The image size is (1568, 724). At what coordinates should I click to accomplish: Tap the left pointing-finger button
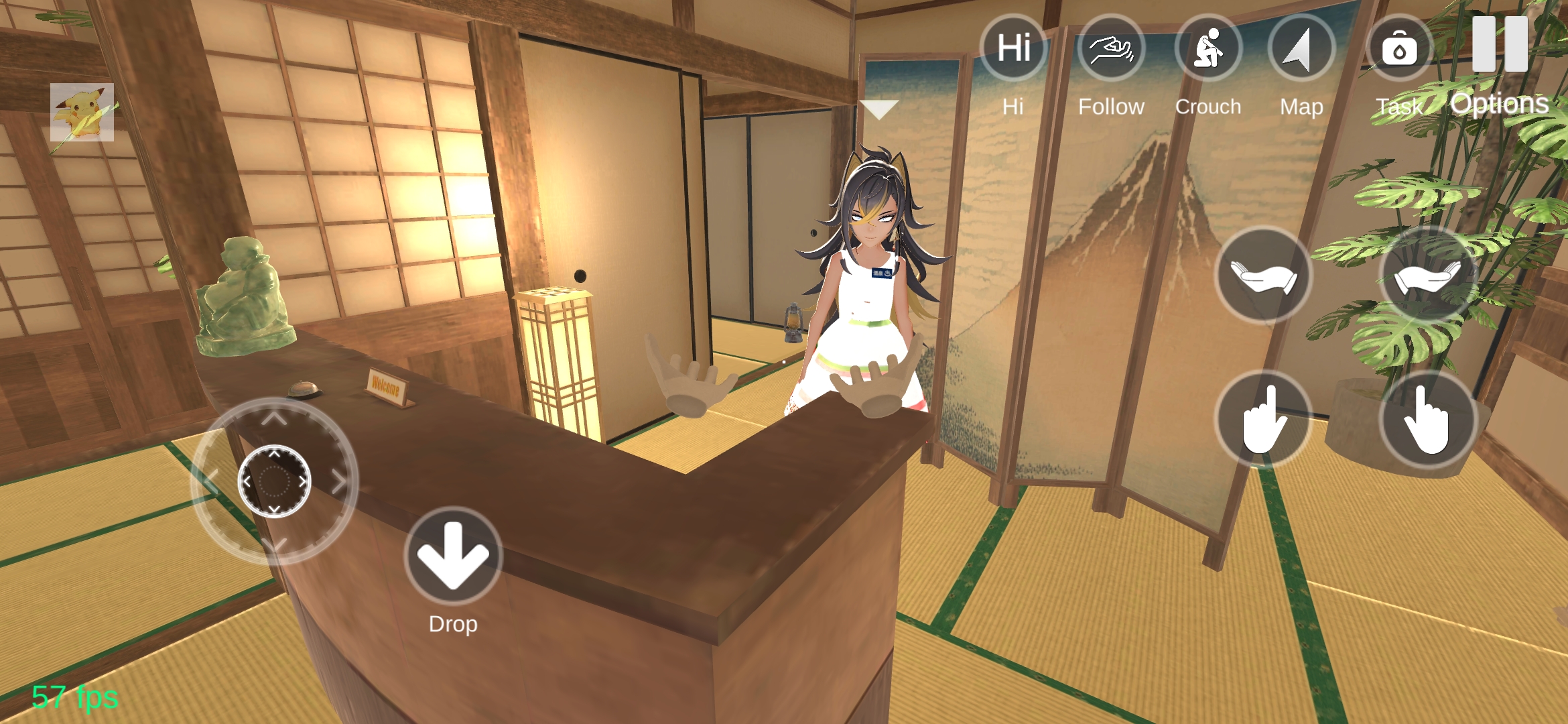[1263, 419]
